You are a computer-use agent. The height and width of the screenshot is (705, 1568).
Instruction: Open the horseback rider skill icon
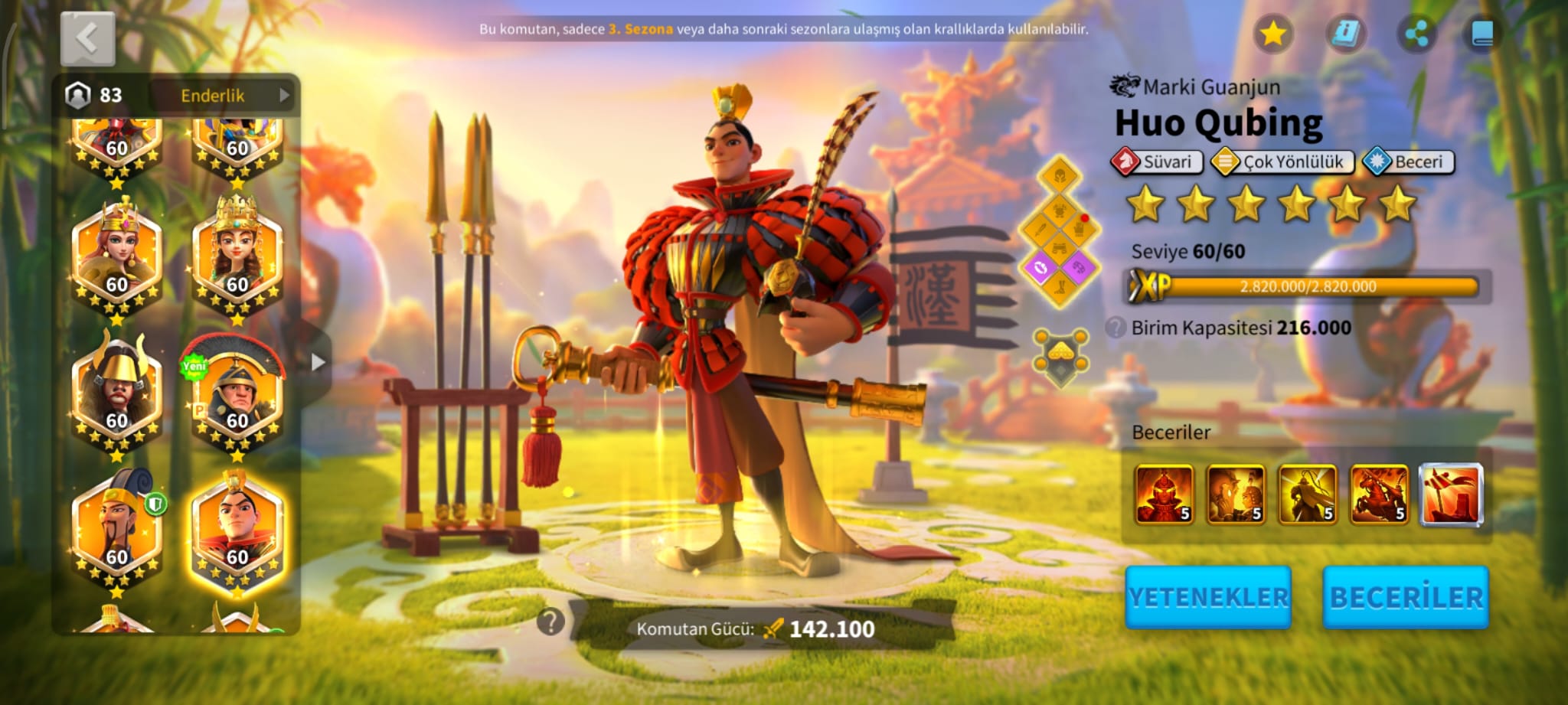point(1379,495)
